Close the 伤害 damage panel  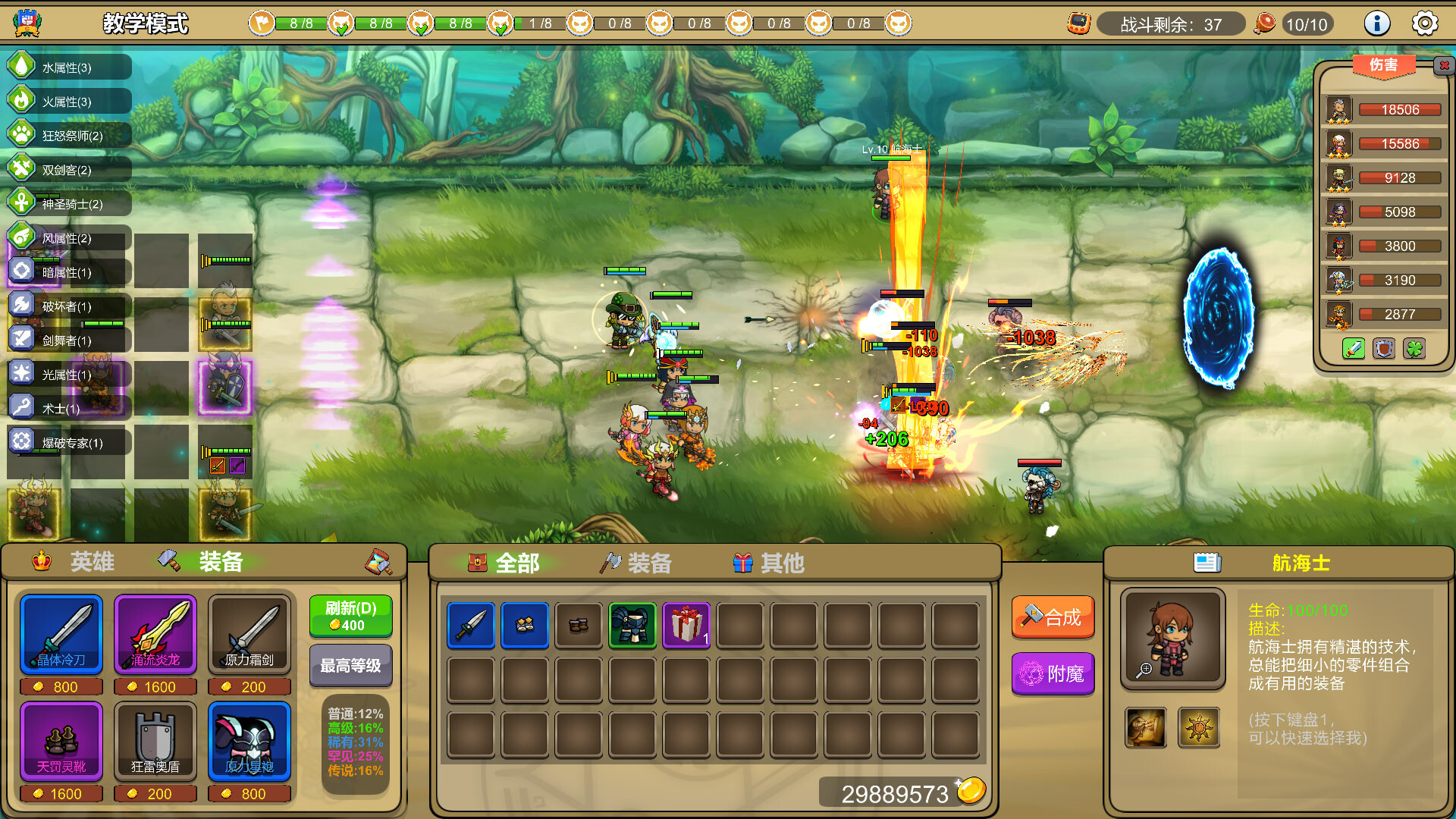(1444, 65)
